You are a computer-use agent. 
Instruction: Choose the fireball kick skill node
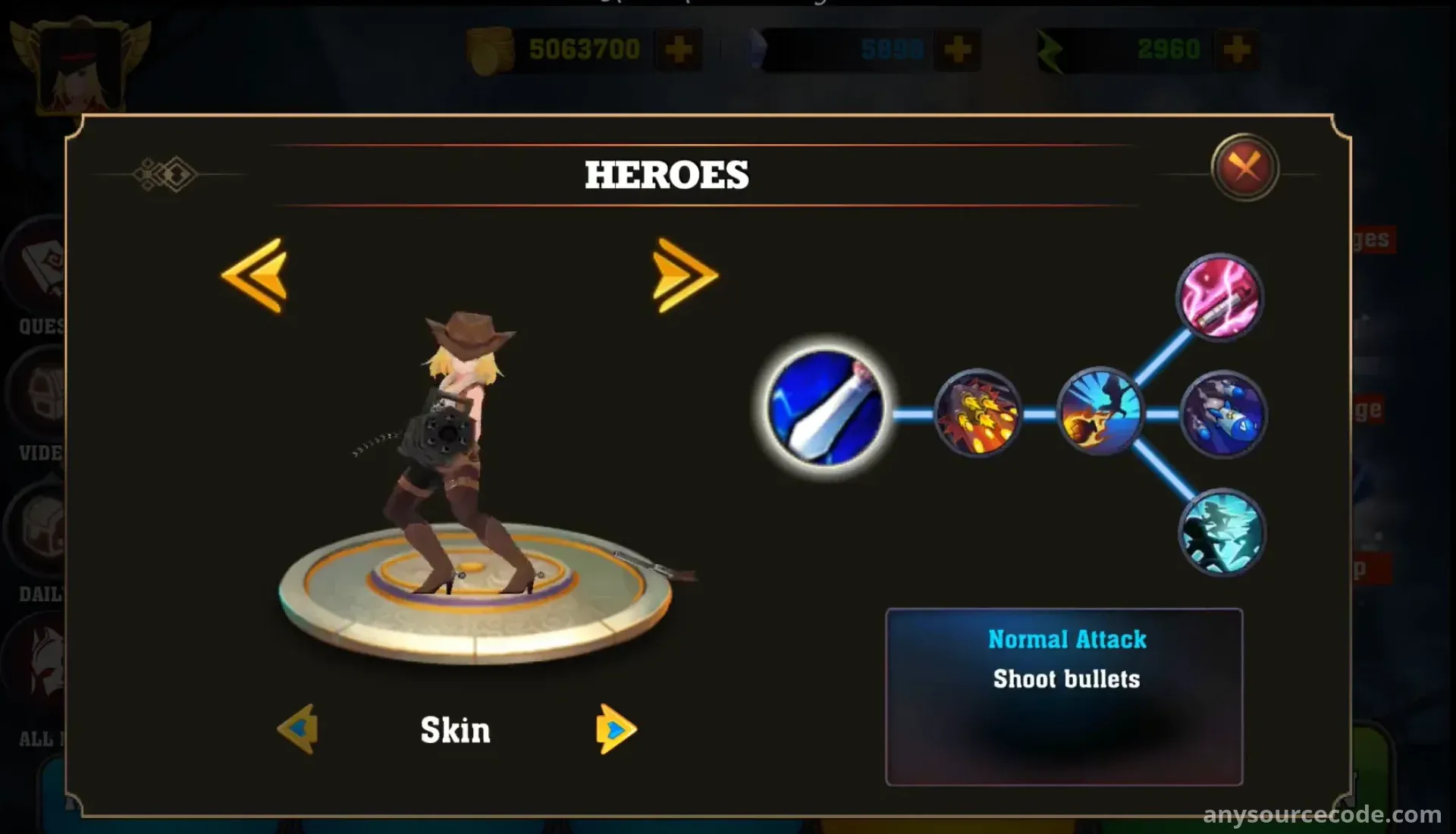[x=1100, y=412]
